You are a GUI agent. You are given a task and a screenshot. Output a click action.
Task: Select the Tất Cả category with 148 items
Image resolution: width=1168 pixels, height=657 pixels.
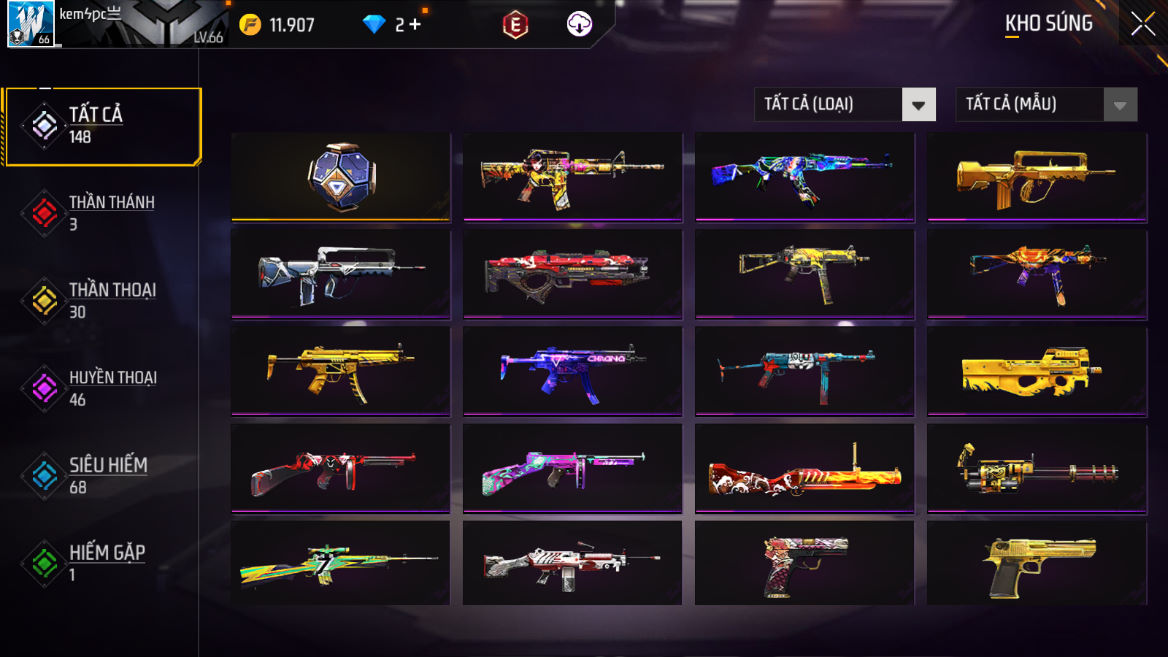pyautogui.click(x=102, y=126)
